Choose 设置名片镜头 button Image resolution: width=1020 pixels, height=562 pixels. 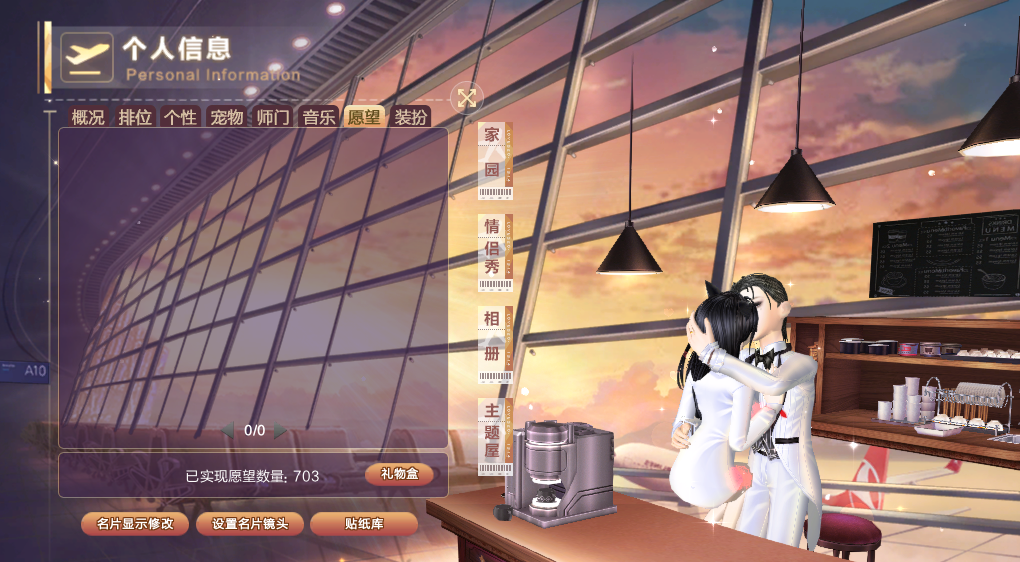[x=250, y=524]
